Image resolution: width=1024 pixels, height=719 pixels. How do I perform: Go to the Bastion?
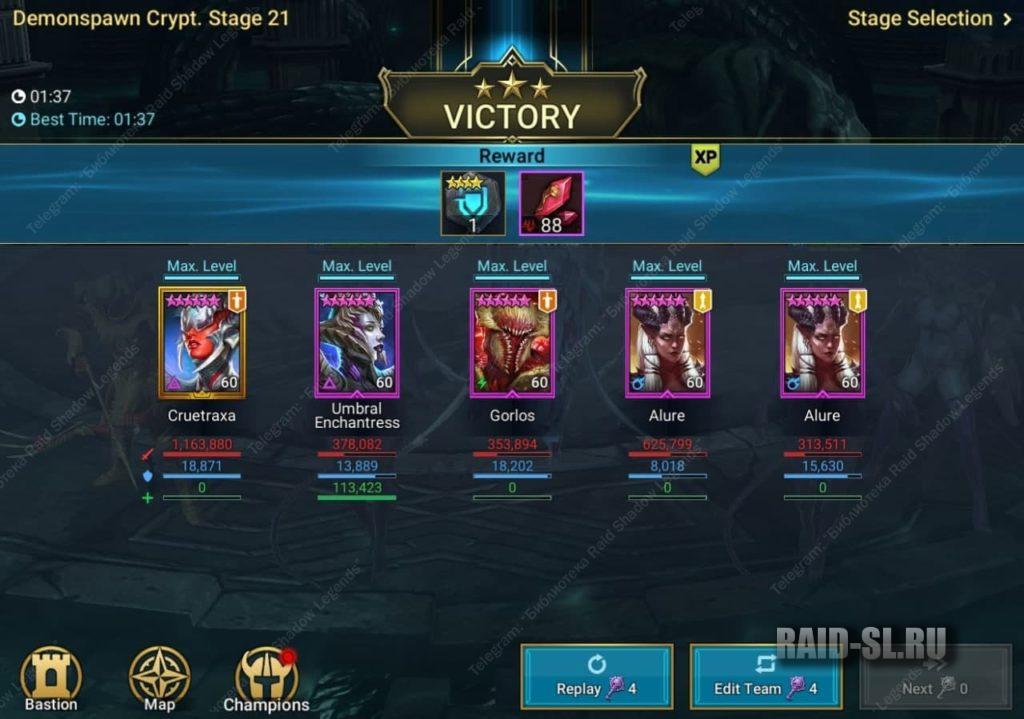click(x=51, y=679)
